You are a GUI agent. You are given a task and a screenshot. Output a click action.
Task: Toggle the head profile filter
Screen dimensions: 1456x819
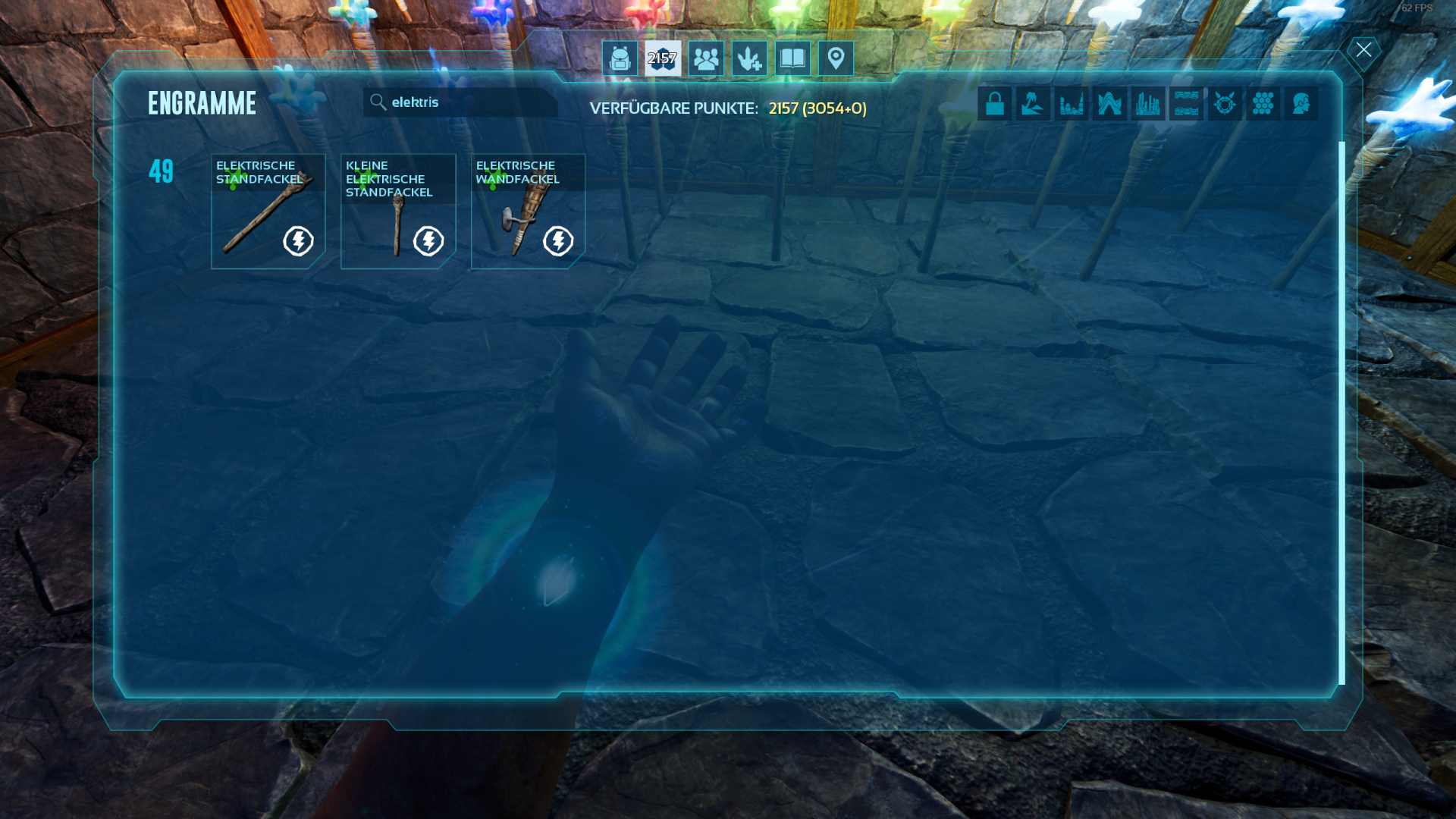pyautogui.click(x=1301, y=103)
